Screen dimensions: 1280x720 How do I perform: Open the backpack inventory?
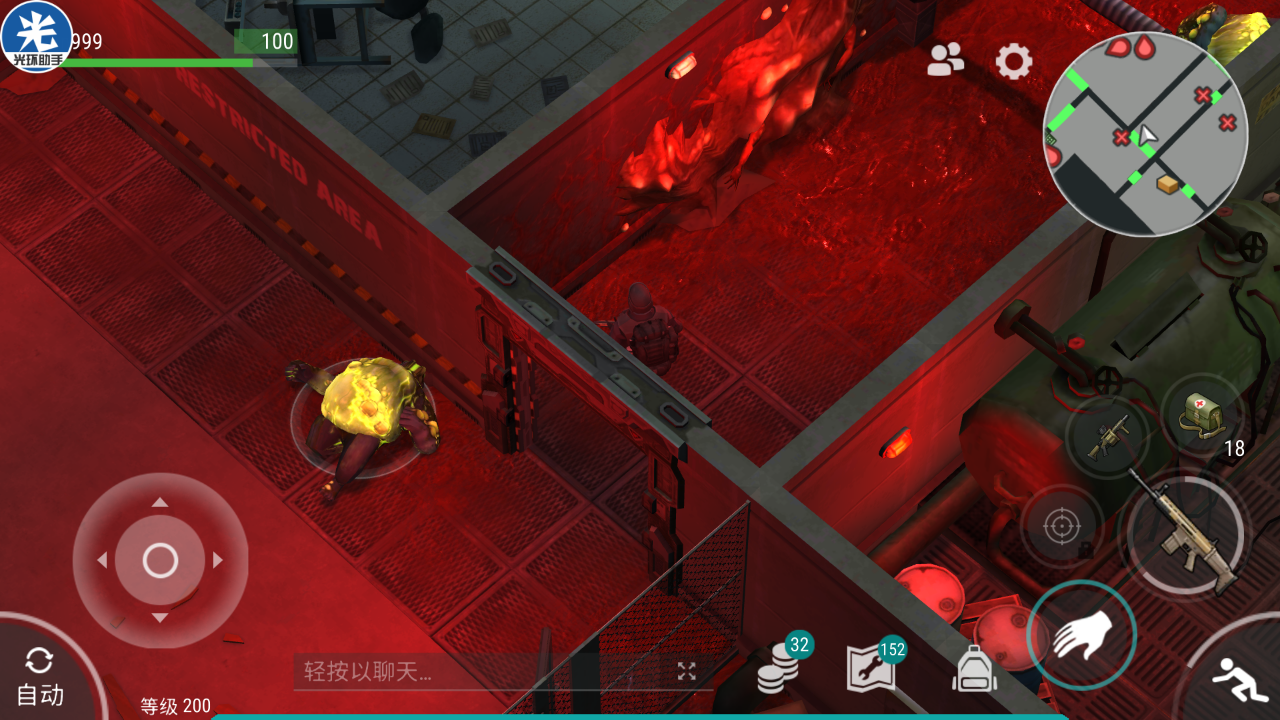974,669
